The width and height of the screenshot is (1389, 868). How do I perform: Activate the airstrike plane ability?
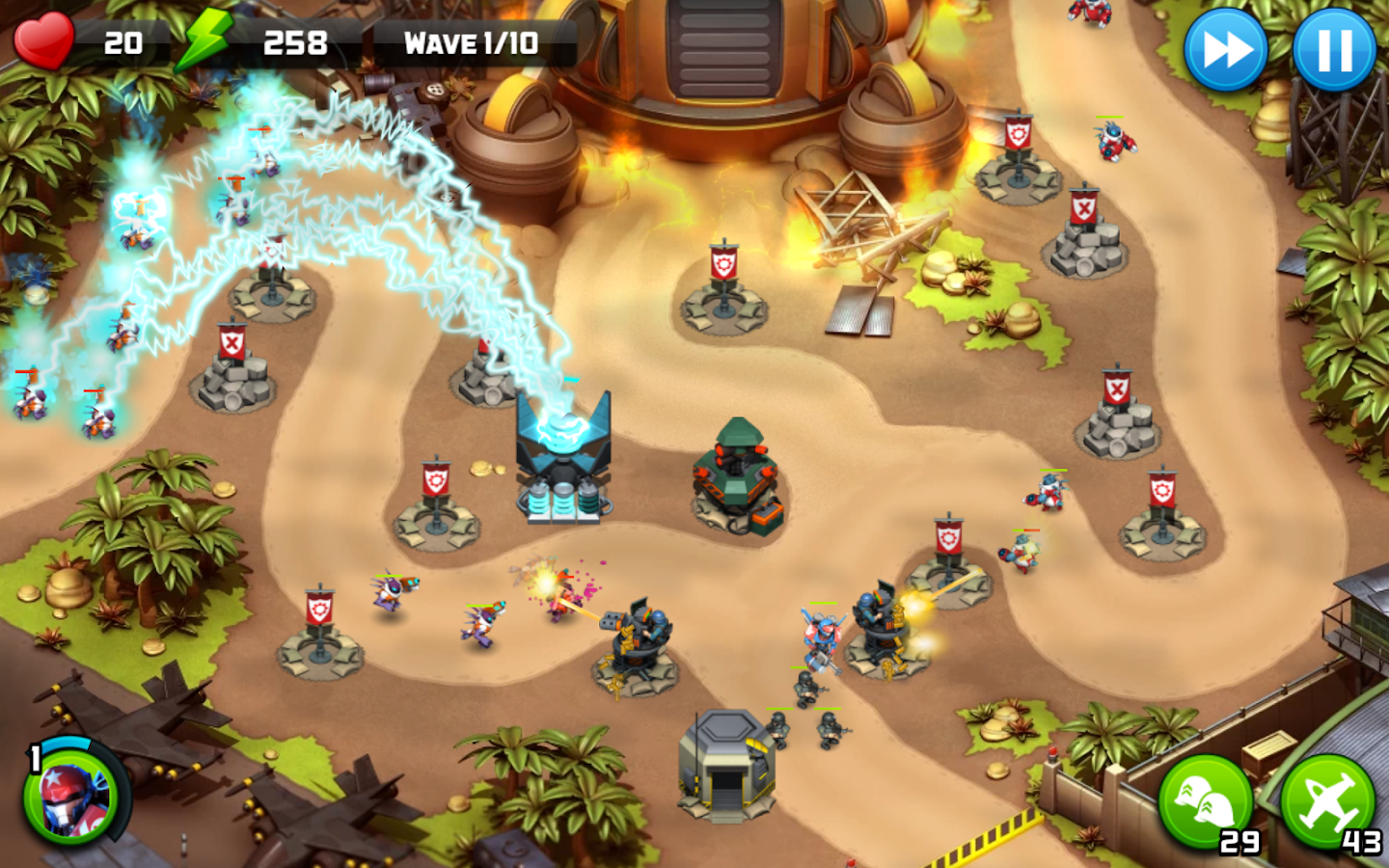click(1327, 801)
